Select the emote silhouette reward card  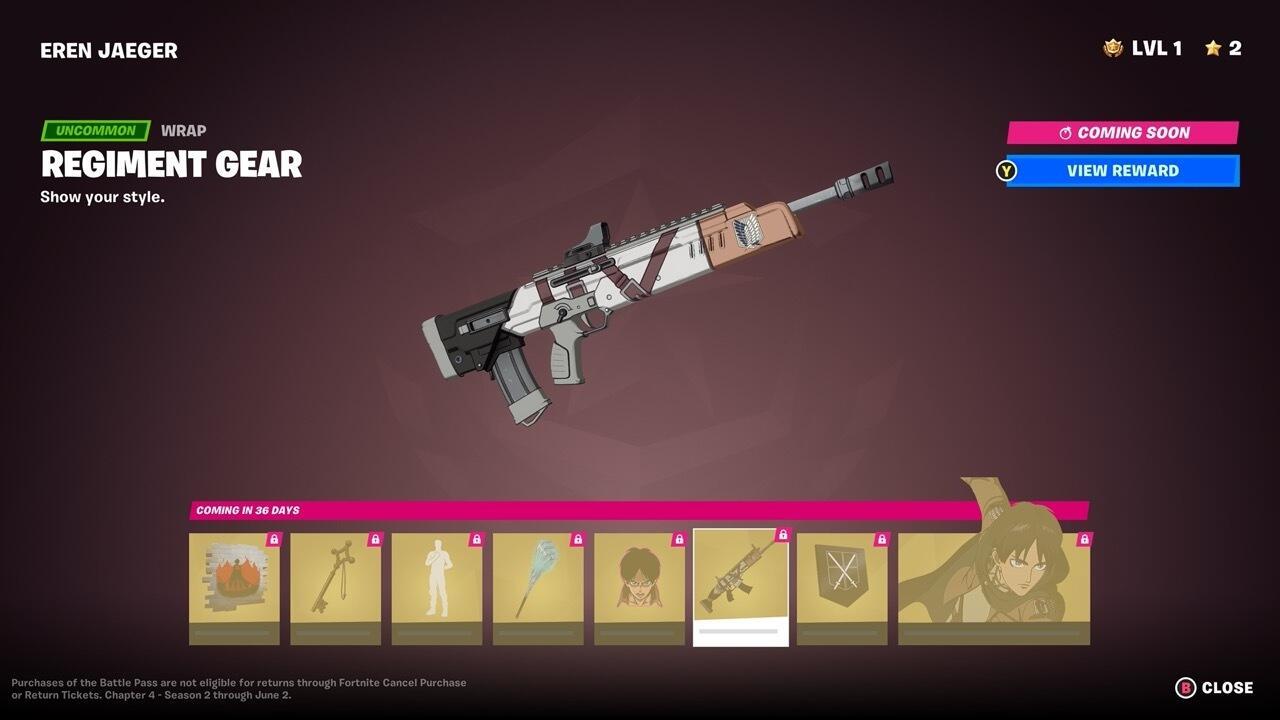(x=438, y=587)
